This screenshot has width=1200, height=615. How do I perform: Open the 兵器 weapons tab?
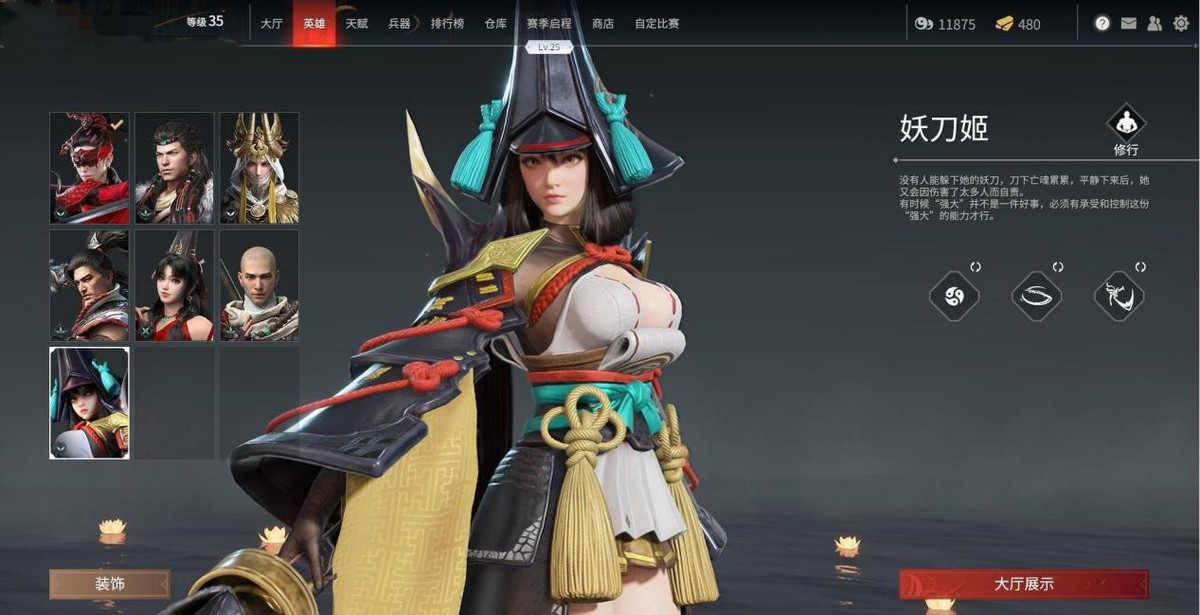click(x=398, y=23)
